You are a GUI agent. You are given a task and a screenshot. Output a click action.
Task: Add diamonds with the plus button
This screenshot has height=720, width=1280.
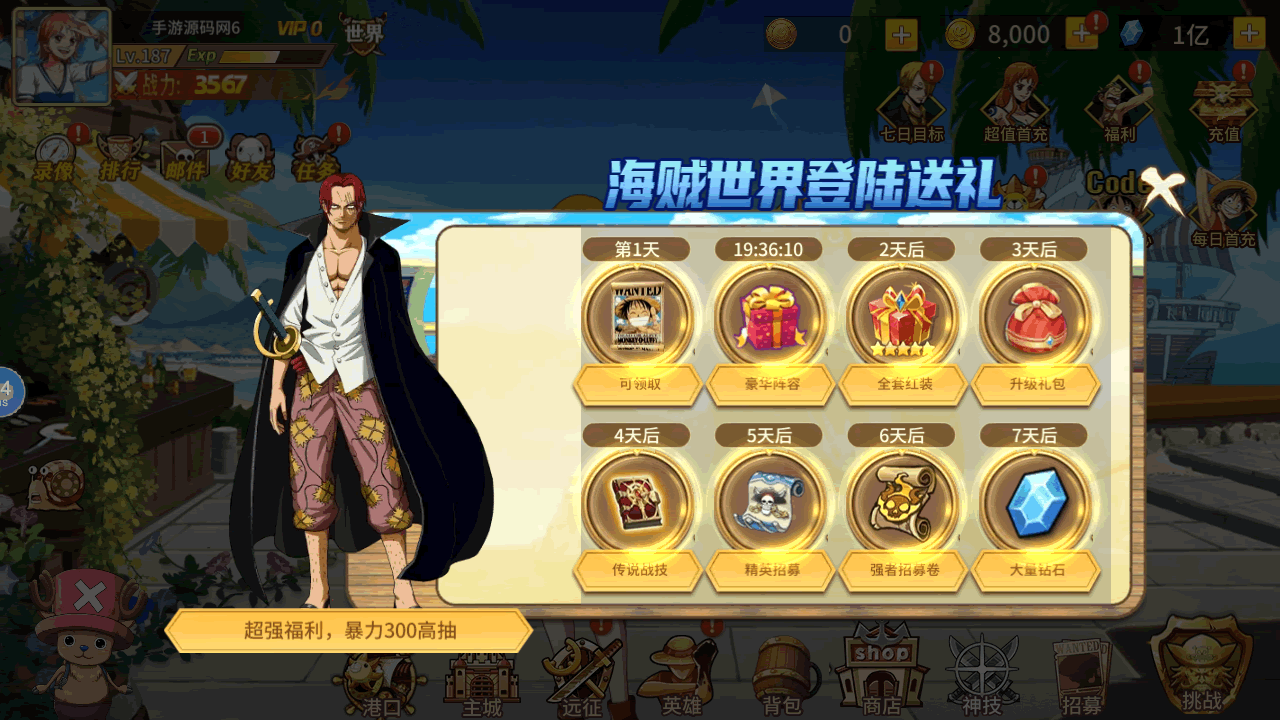[1249, 35]
